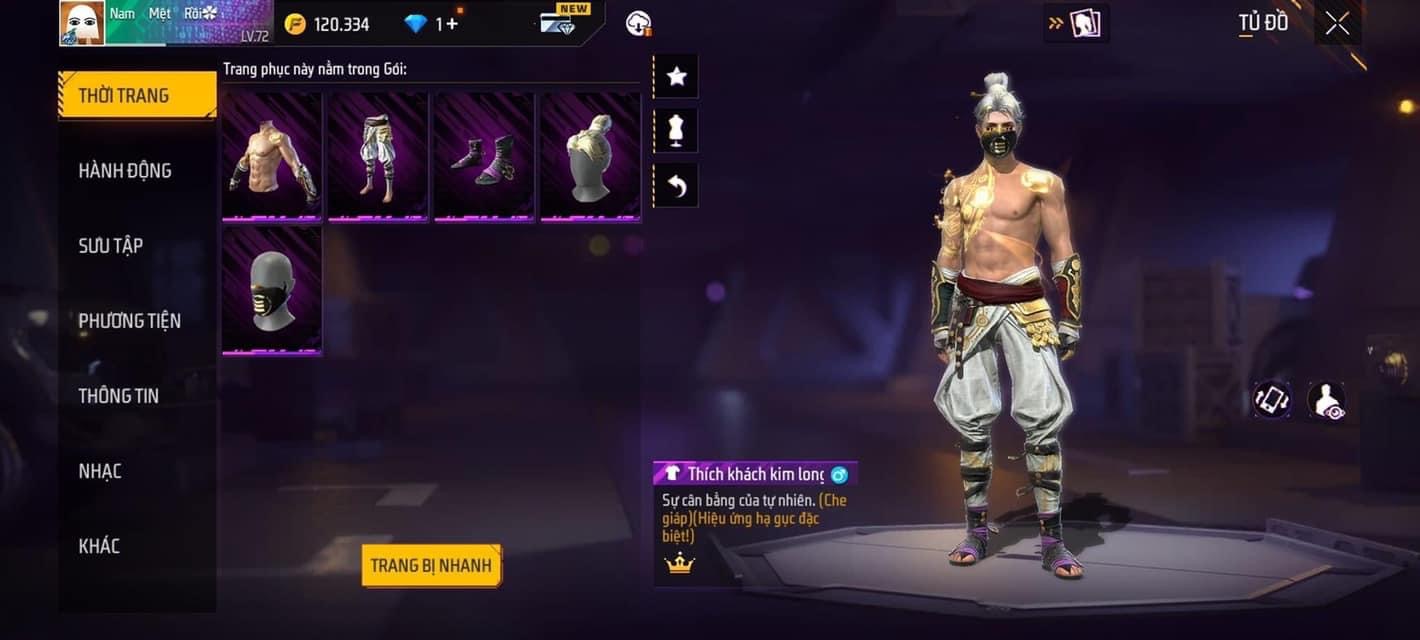This screenshot has height=640, width=1420.
Task: Select the purple-strapped shoes item
Action: (x=484, y=156)
